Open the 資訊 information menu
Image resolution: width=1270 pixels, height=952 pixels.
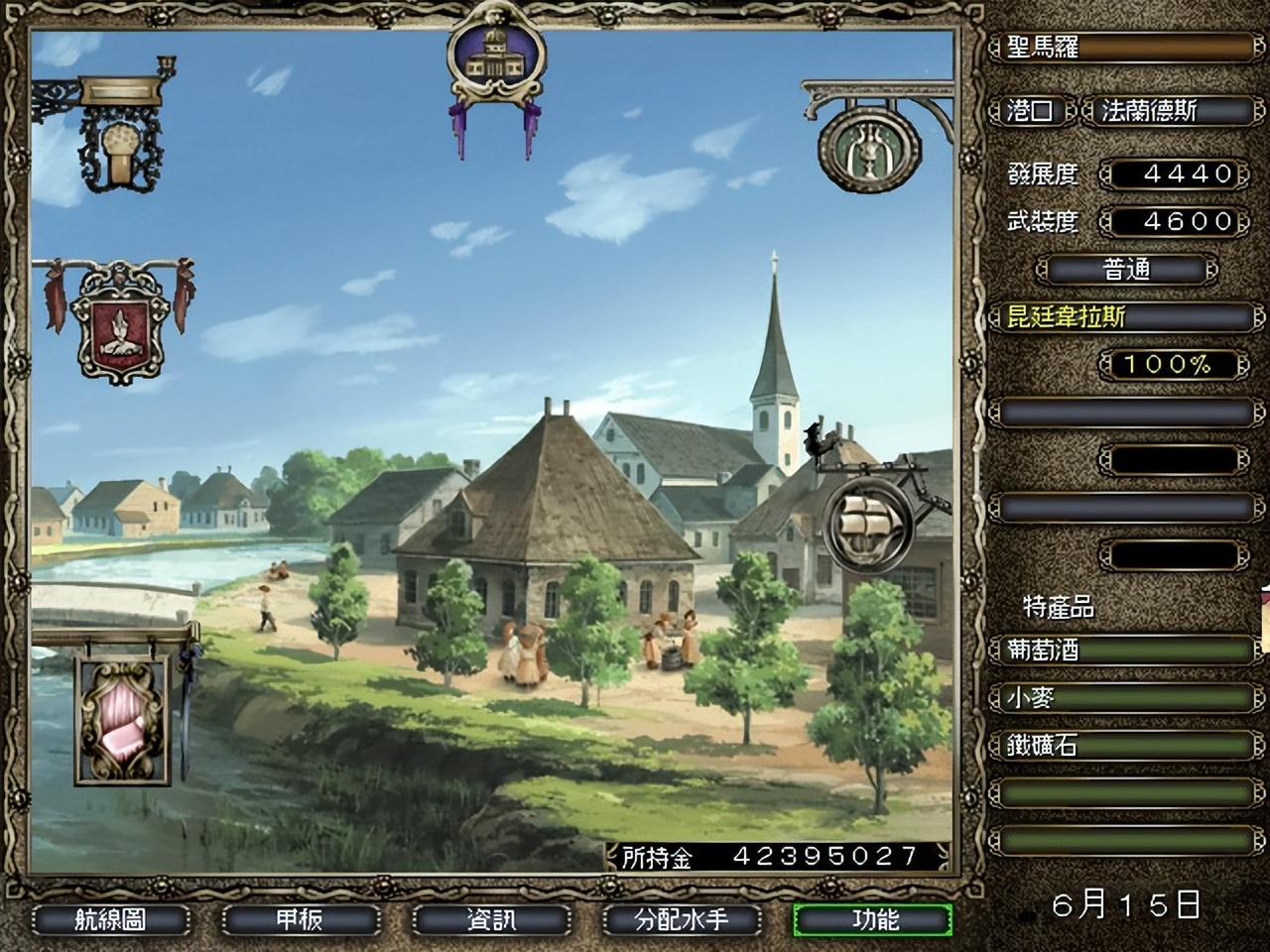click(491, 919)
